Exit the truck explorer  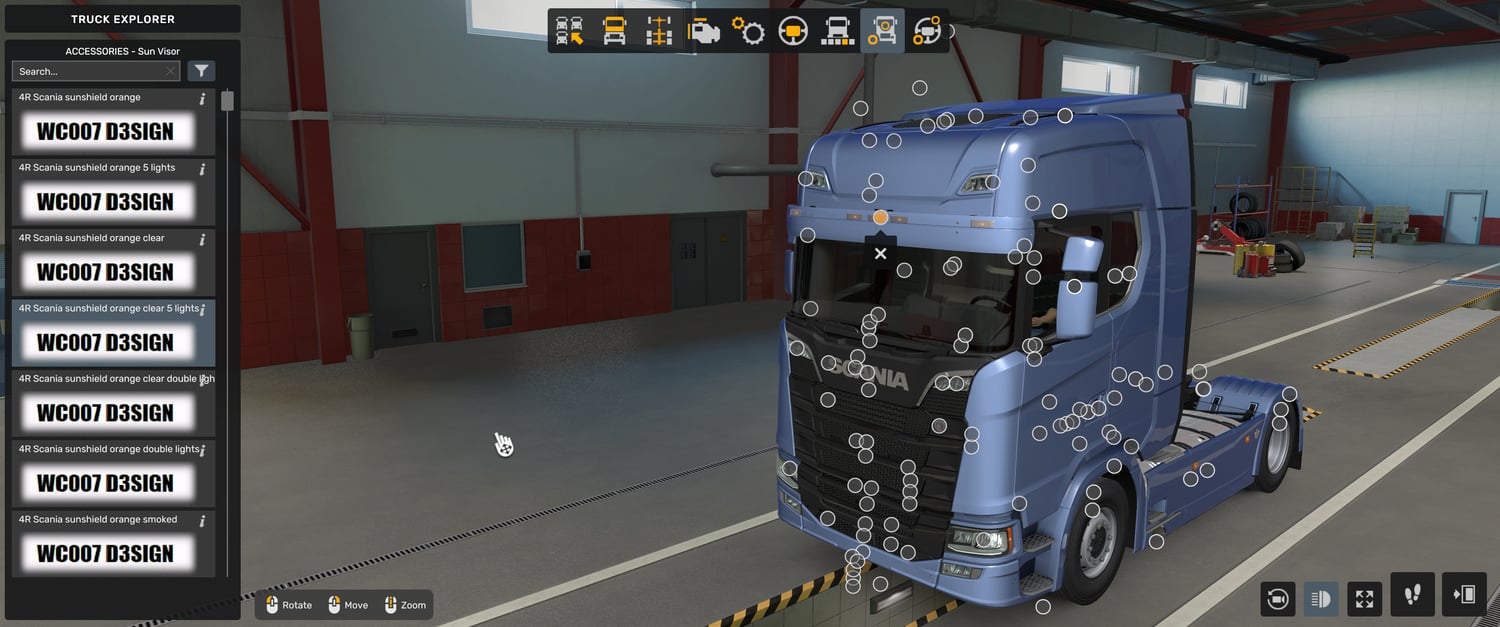pyautogui.click(x=1464, y=595)
